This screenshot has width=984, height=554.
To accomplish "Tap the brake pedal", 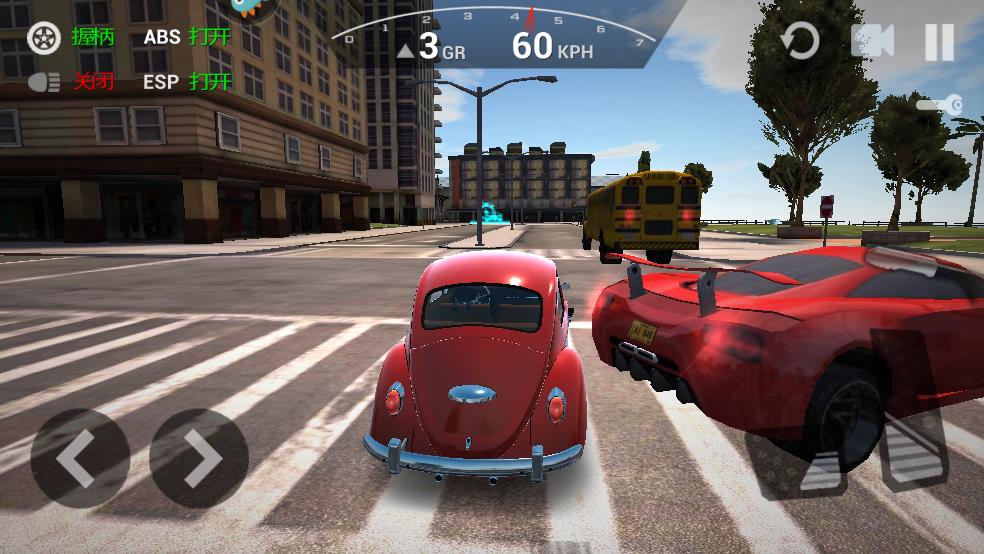I will pos(799,460).
